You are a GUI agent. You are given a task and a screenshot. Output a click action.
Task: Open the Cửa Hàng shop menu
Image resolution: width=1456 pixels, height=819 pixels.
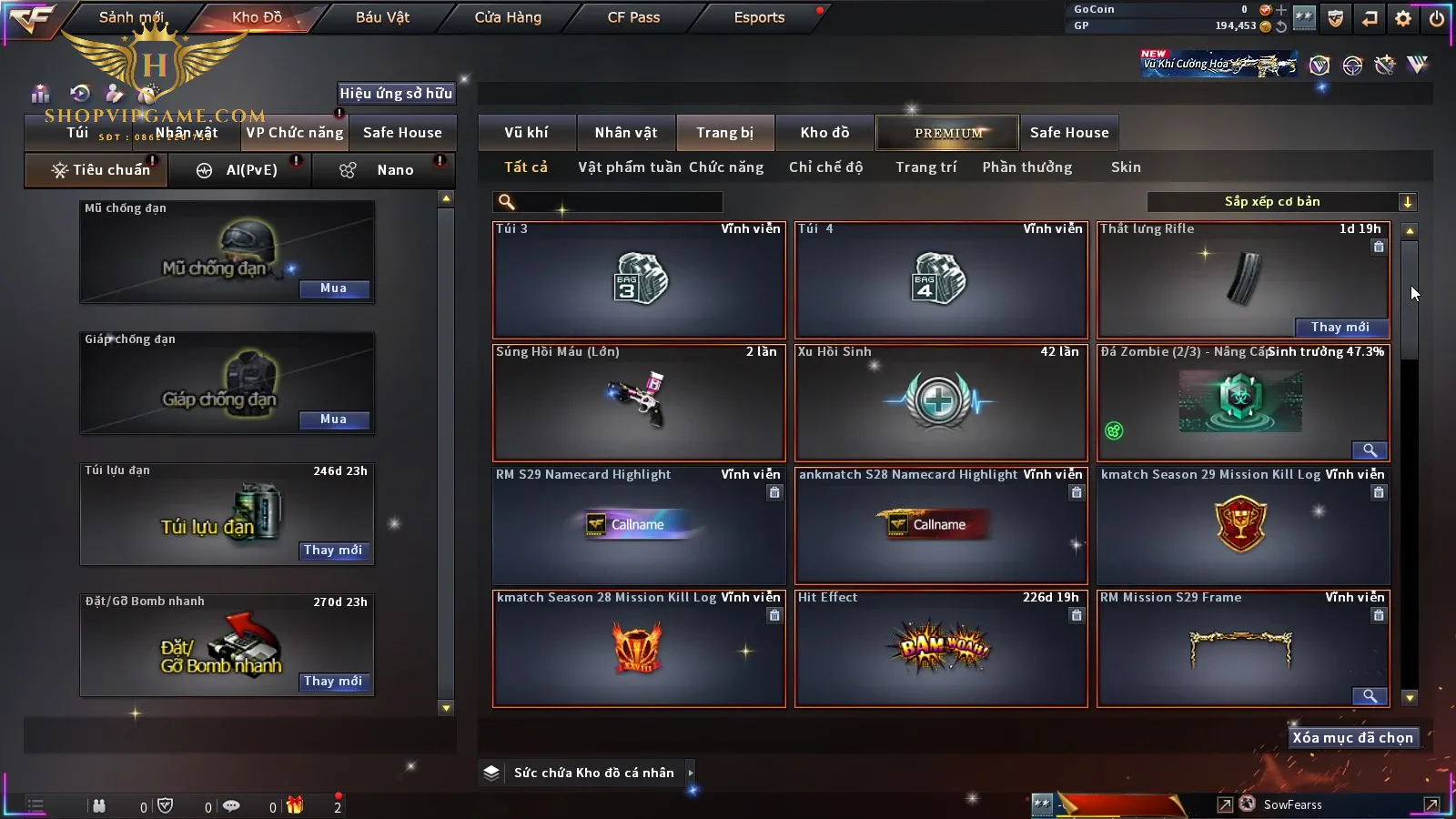tap(508, 17)
